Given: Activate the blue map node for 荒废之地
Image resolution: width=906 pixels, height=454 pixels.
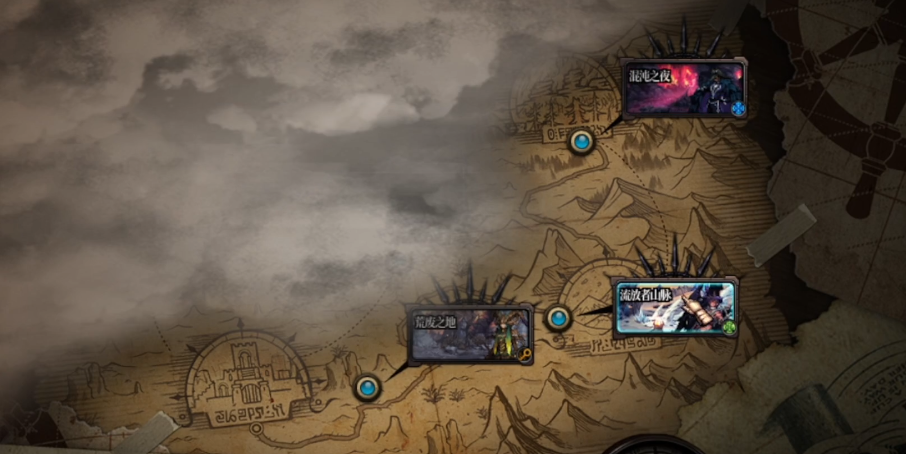Looking at the screenshot, I should pyautogui.click(x=369, y=386).
